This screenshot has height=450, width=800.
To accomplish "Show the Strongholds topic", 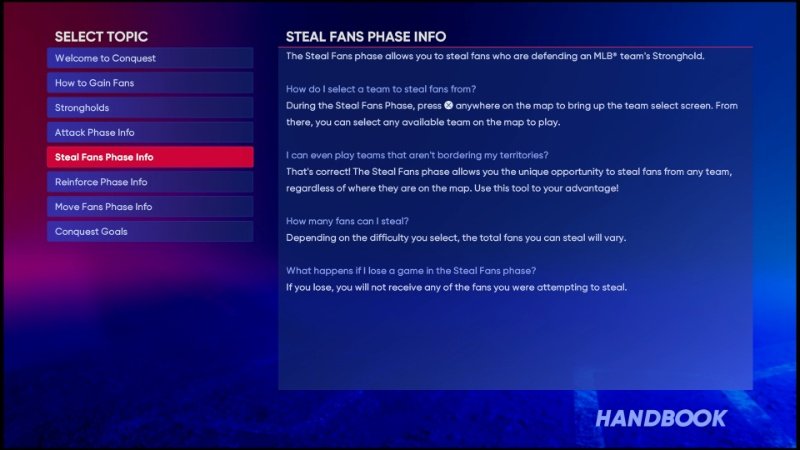I will tap(150, 108).
